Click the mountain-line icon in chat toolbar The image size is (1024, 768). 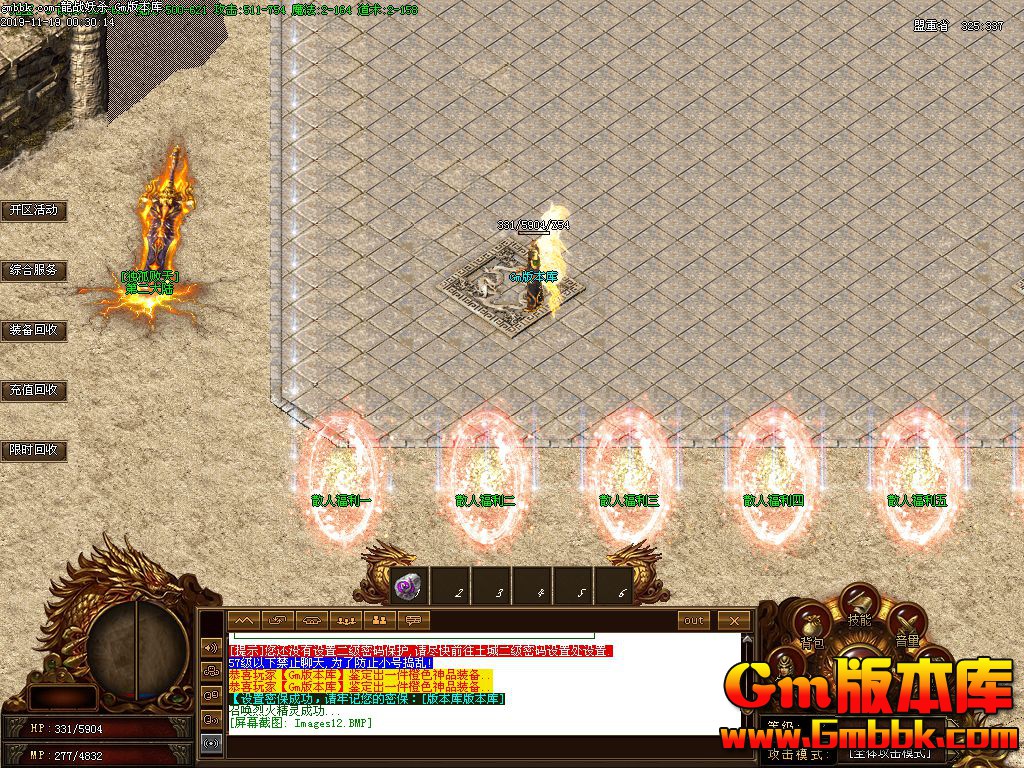245,620
